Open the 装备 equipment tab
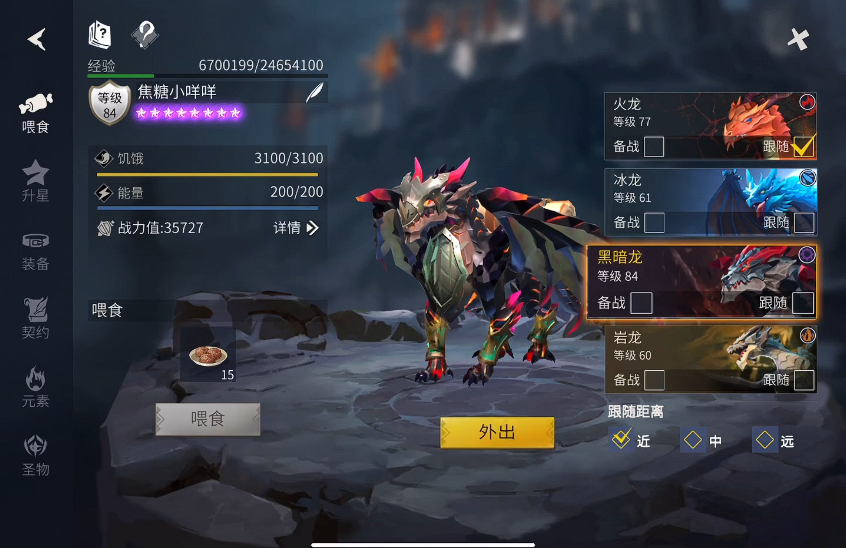The width and height of the screenshot is (846, 548). (36, 251)
